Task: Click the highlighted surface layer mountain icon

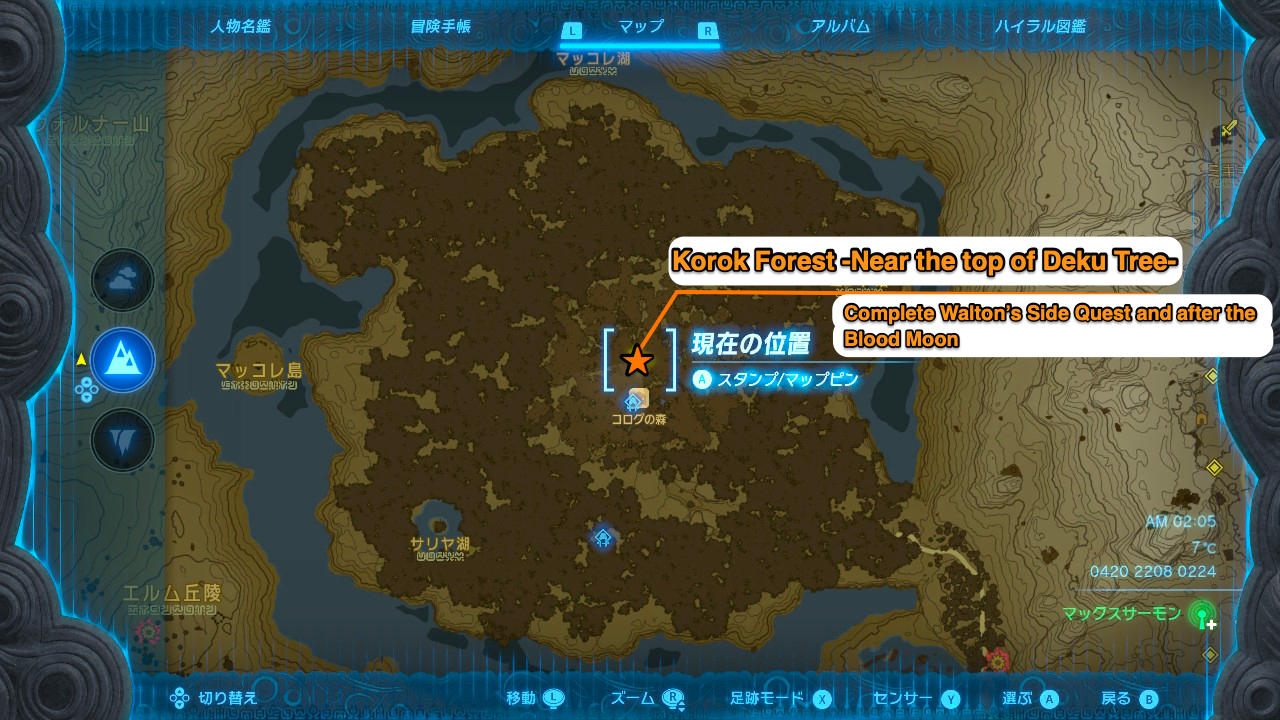Action: (x=122, y=360)
